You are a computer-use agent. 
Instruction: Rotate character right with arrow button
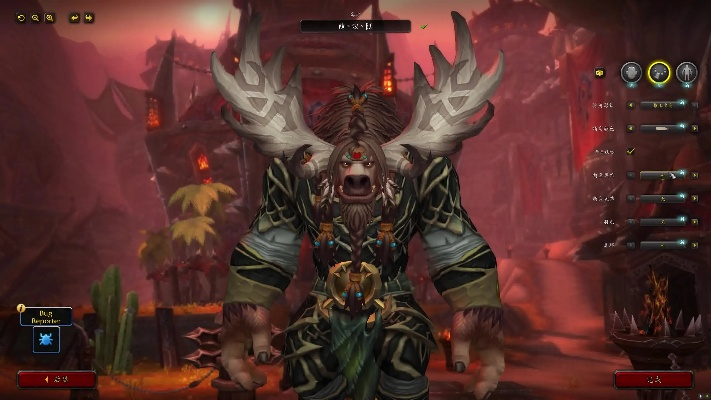click(x=88, y=18)
